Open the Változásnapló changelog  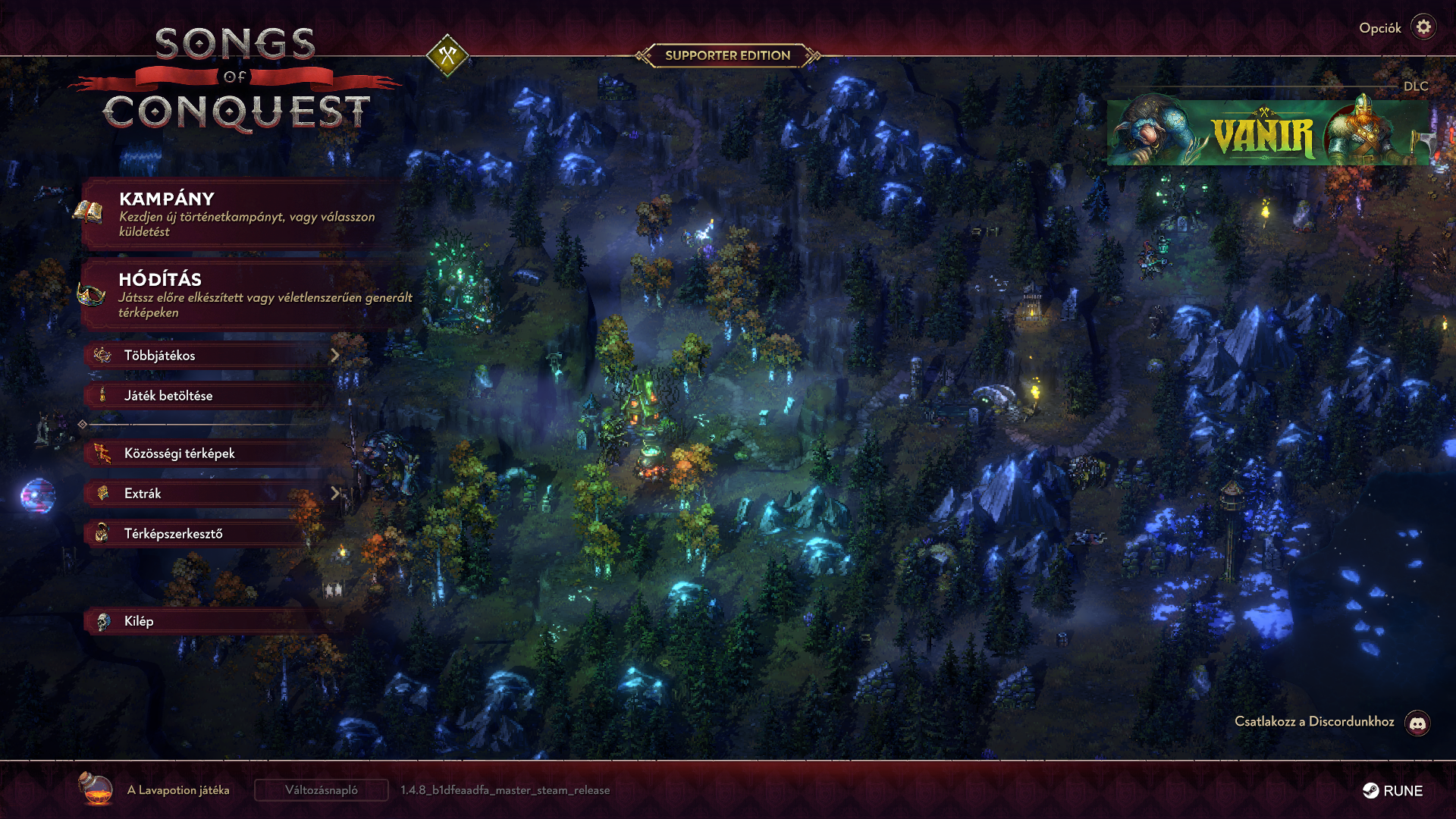[321, 789]
